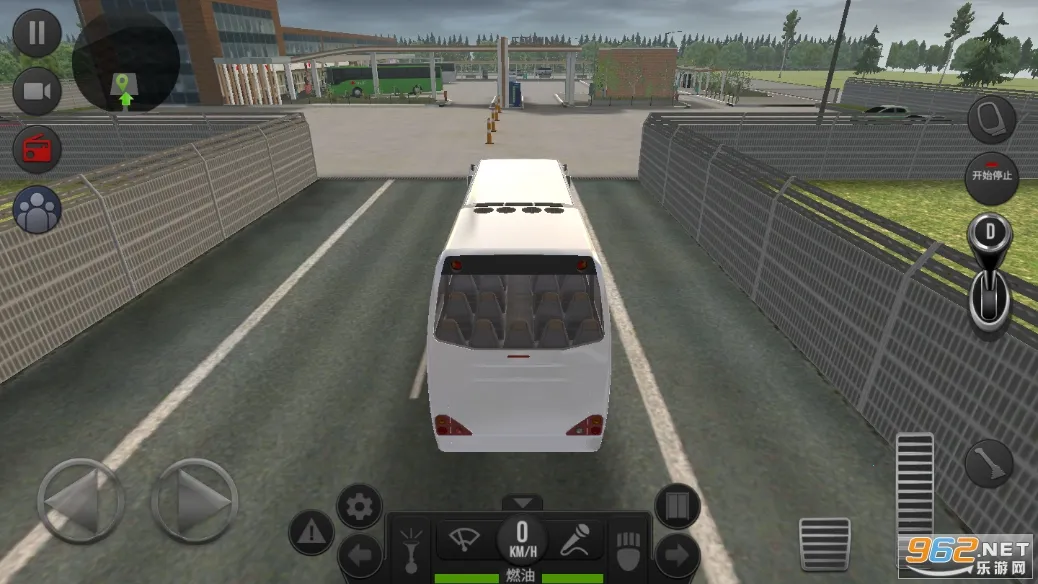Pause the game
This screenshot has height=584, width=1038.
[37, 33]
